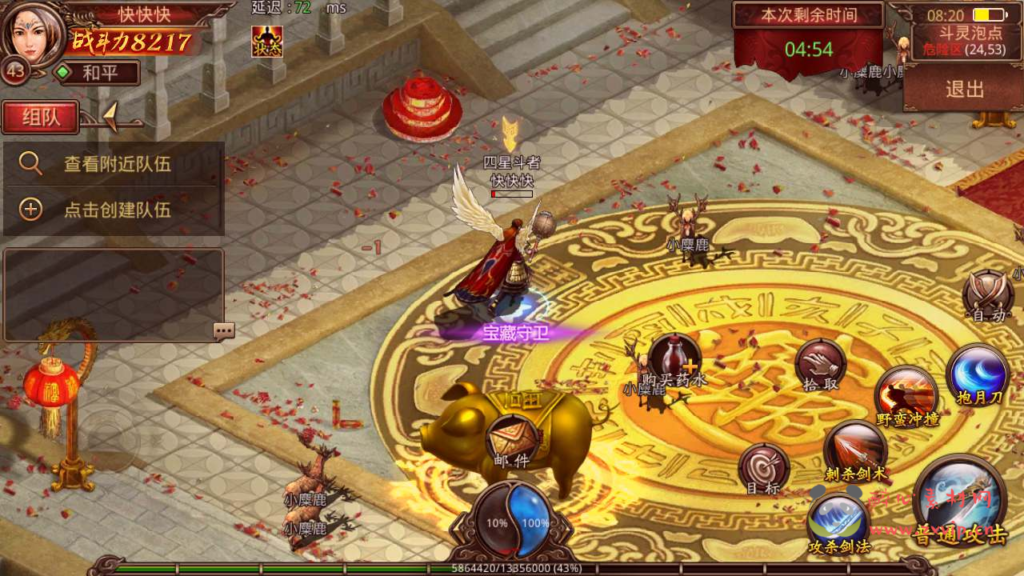
Task: Open the 组队 team panel
Action: coord(40,117)
